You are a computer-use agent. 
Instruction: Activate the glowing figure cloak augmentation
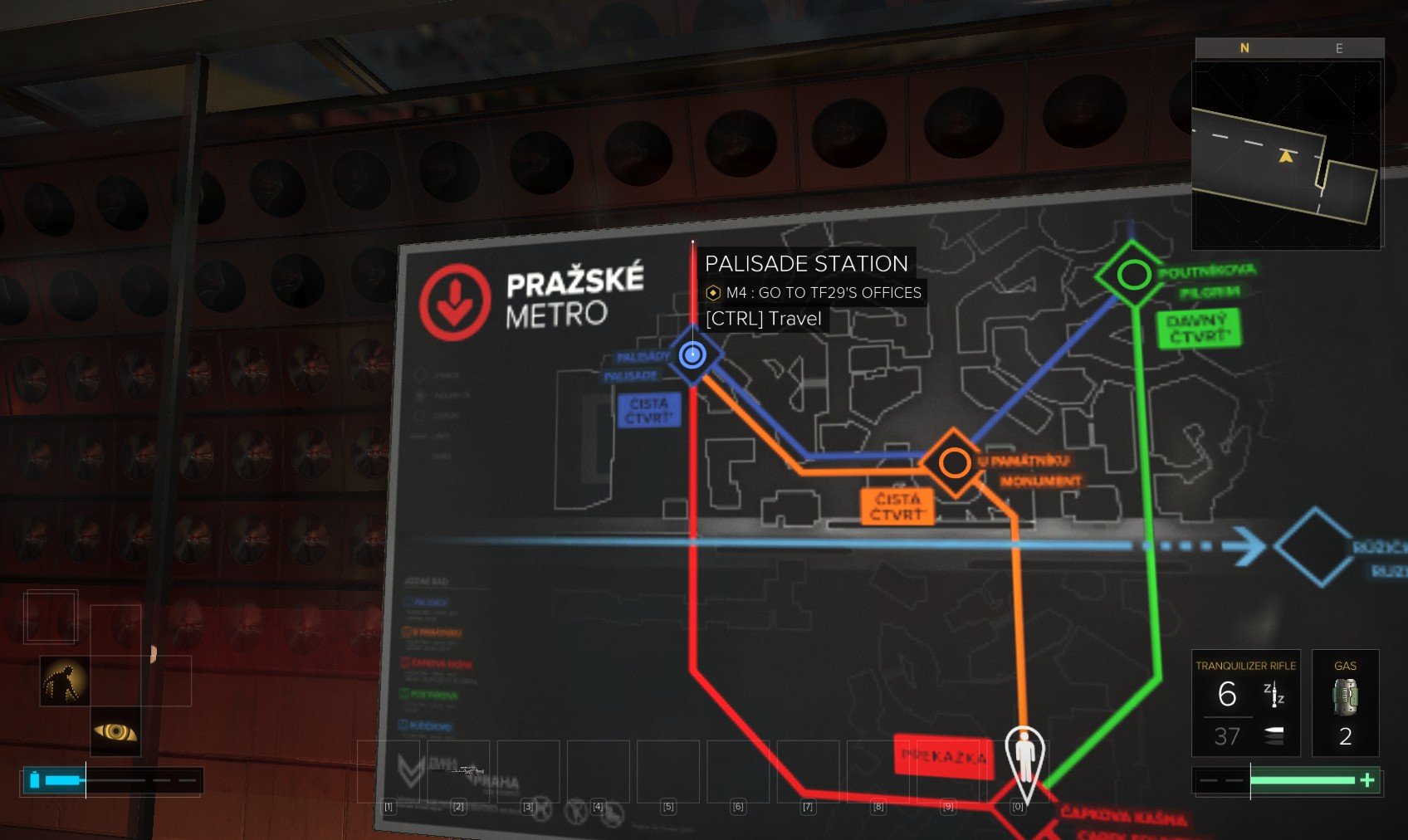click(65, 681)
